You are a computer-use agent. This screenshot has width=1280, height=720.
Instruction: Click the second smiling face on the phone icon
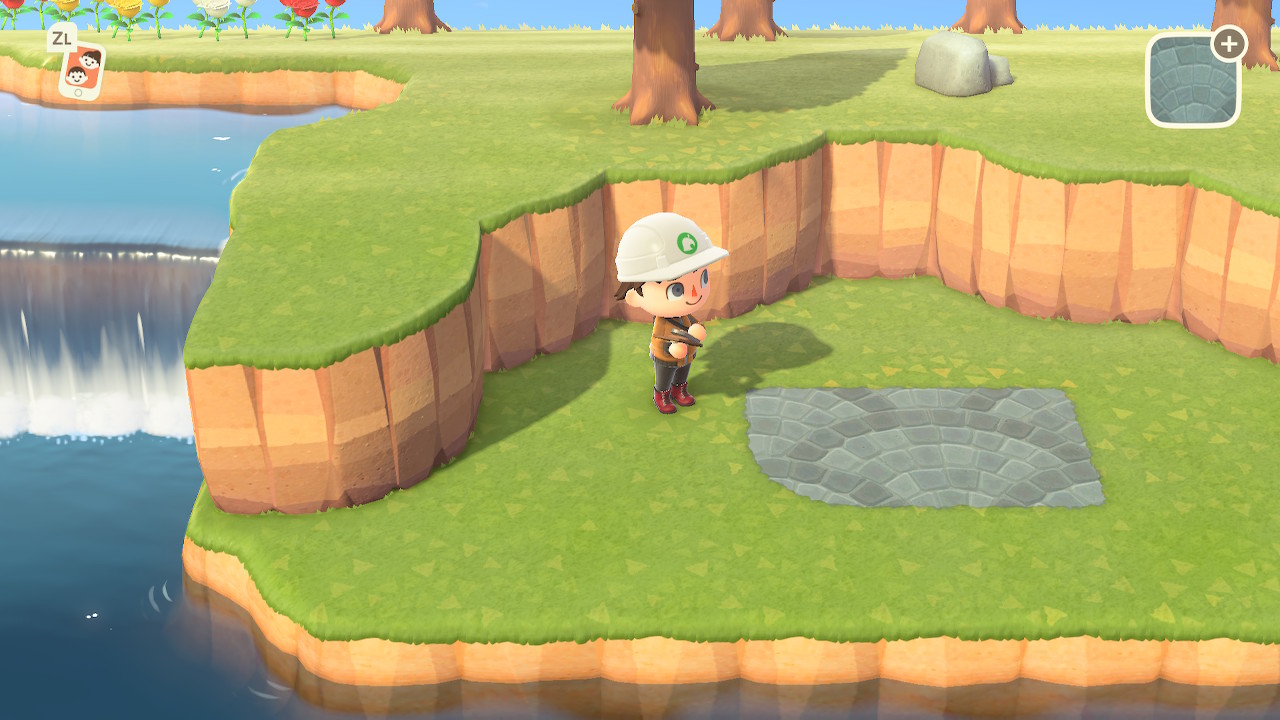click(x=77, y=78)
